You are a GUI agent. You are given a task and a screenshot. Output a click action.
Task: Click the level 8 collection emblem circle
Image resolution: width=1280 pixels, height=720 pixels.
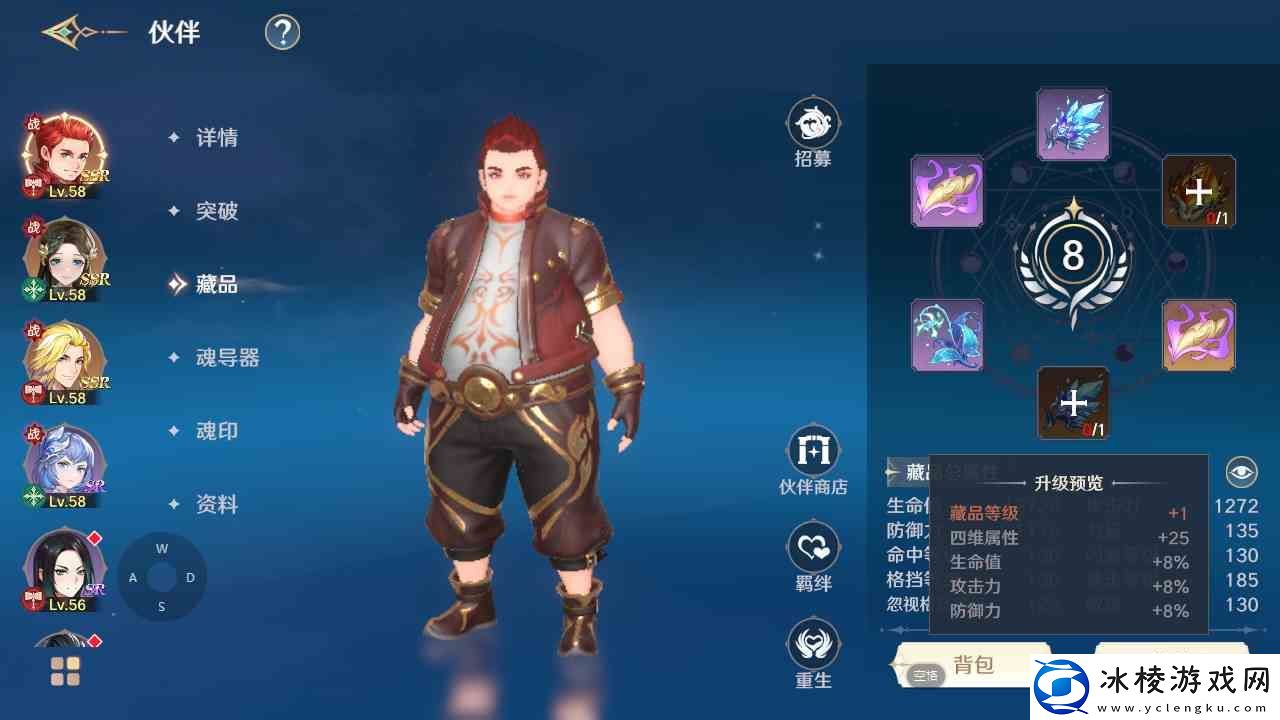pos(1073,258)
